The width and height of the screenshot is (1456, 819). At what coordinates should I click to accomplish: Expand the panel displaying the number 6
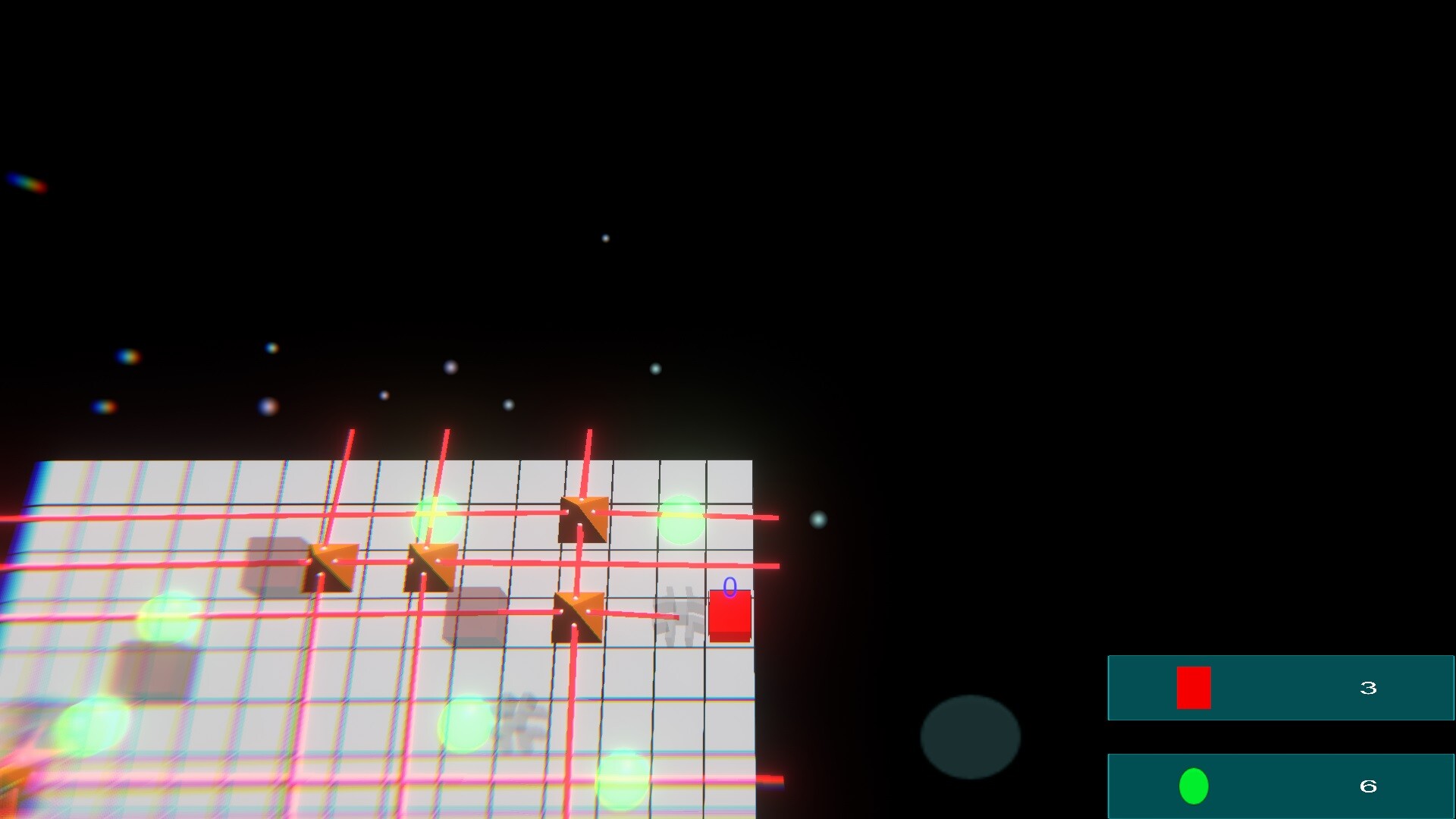1368,786
